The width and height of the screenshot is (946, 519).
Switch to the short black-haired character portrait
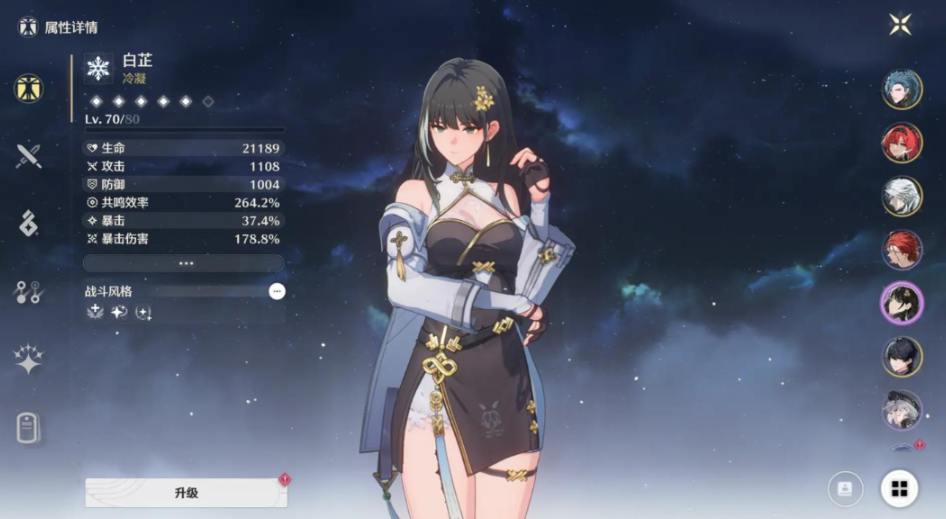(902, 356)
